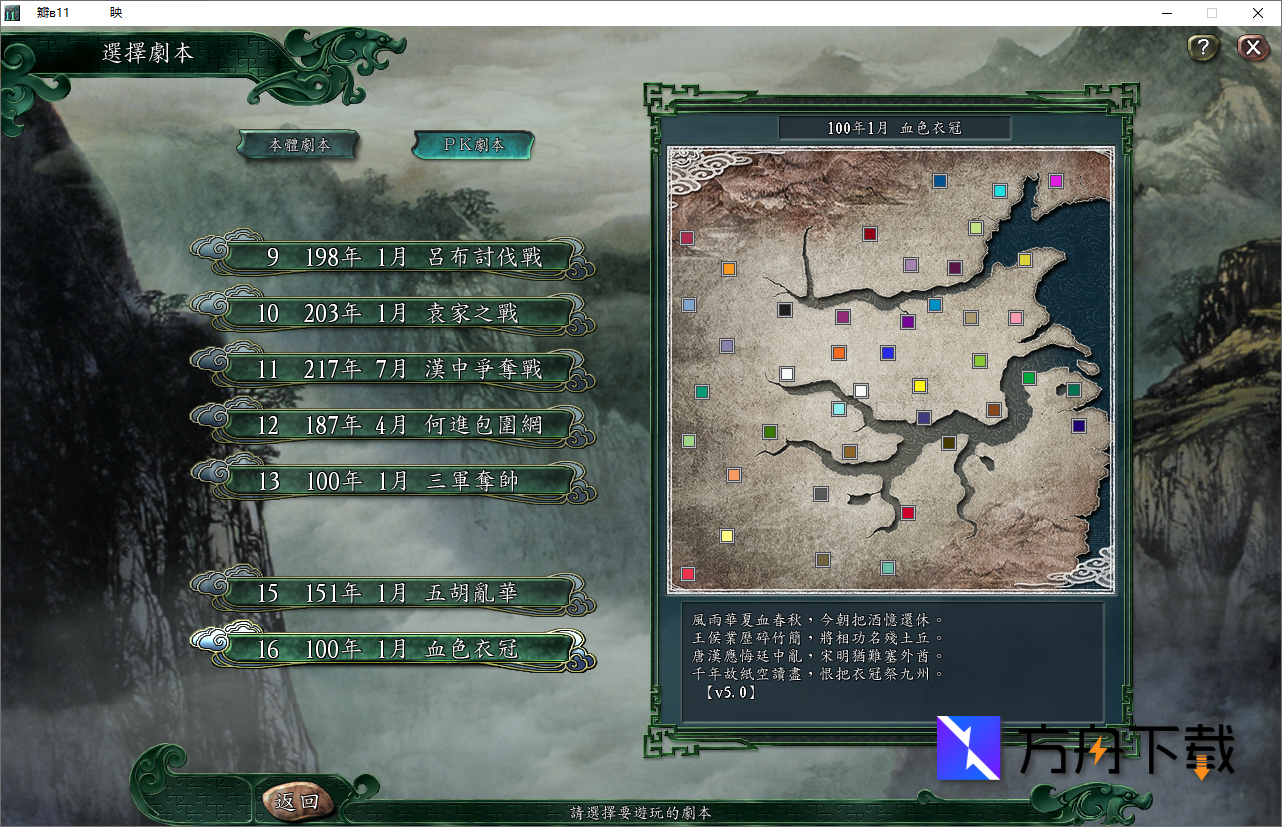Image resolution: width=1282 pixels, height=827 pixels.
Task: Open the question mark help button
Action: pos(1203,47)
